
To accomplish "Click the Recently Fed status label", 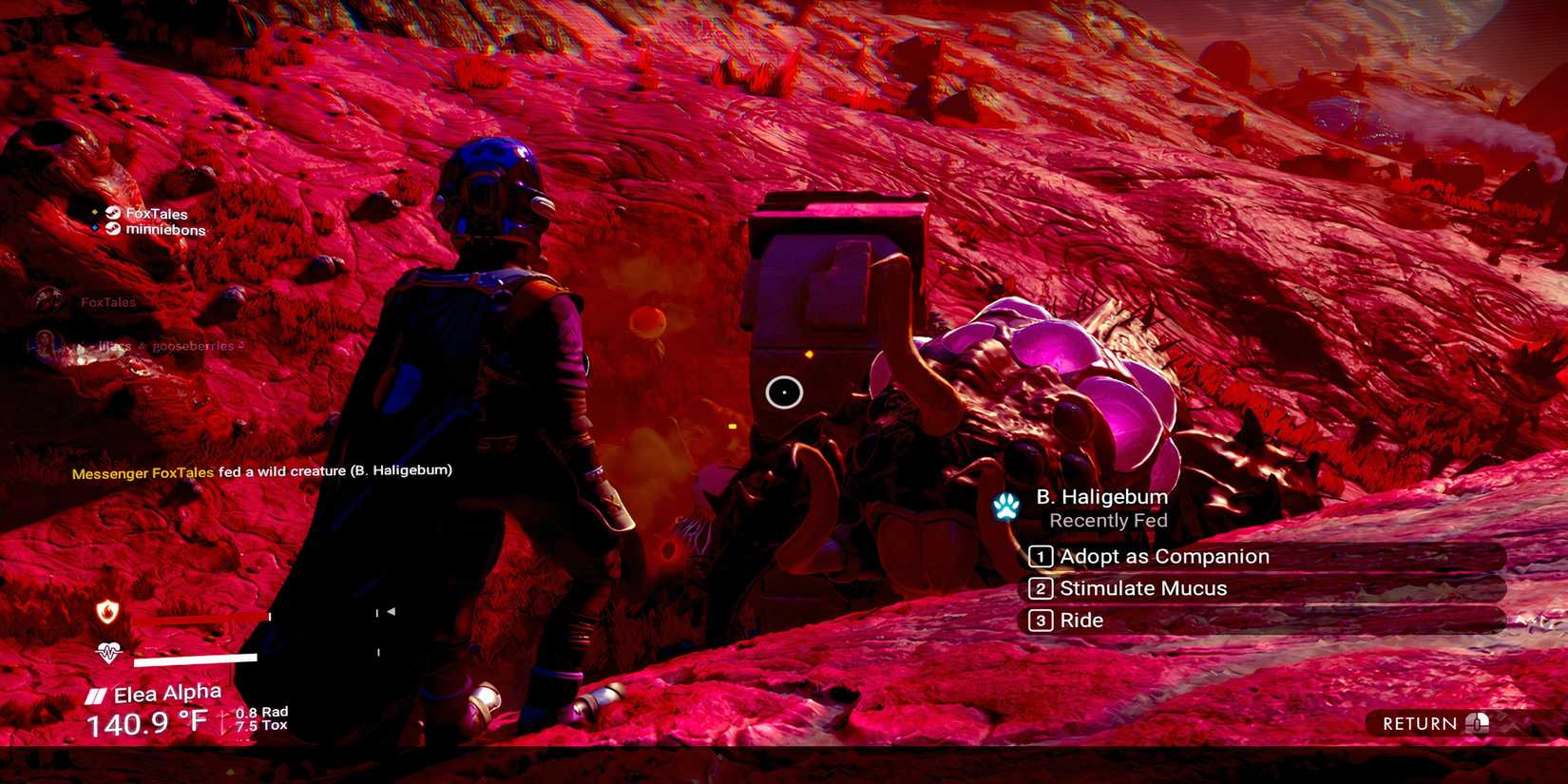I will point(1110,521).
